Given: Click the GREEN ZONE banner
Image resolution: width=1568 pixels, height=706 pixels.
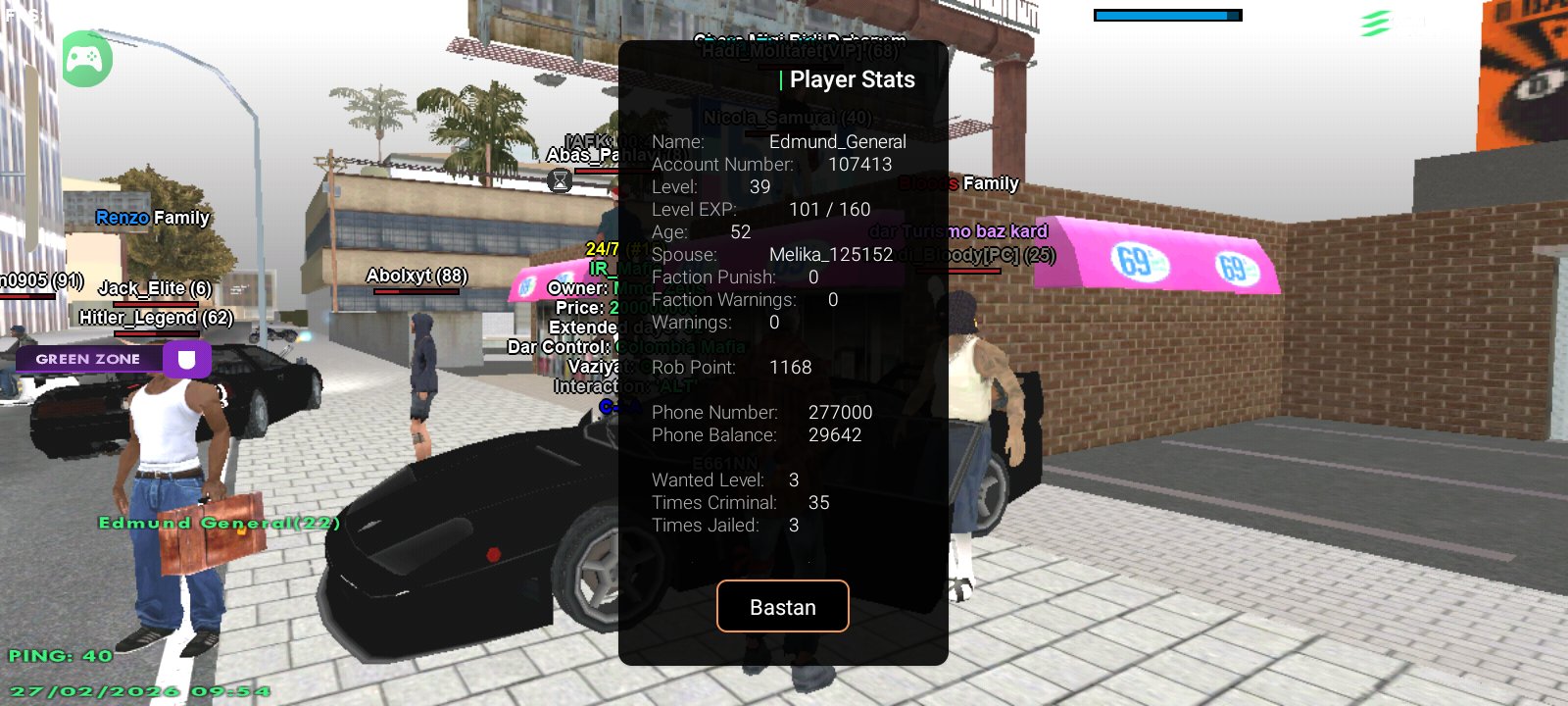Looking at the screenshot, I should [88, 359].
